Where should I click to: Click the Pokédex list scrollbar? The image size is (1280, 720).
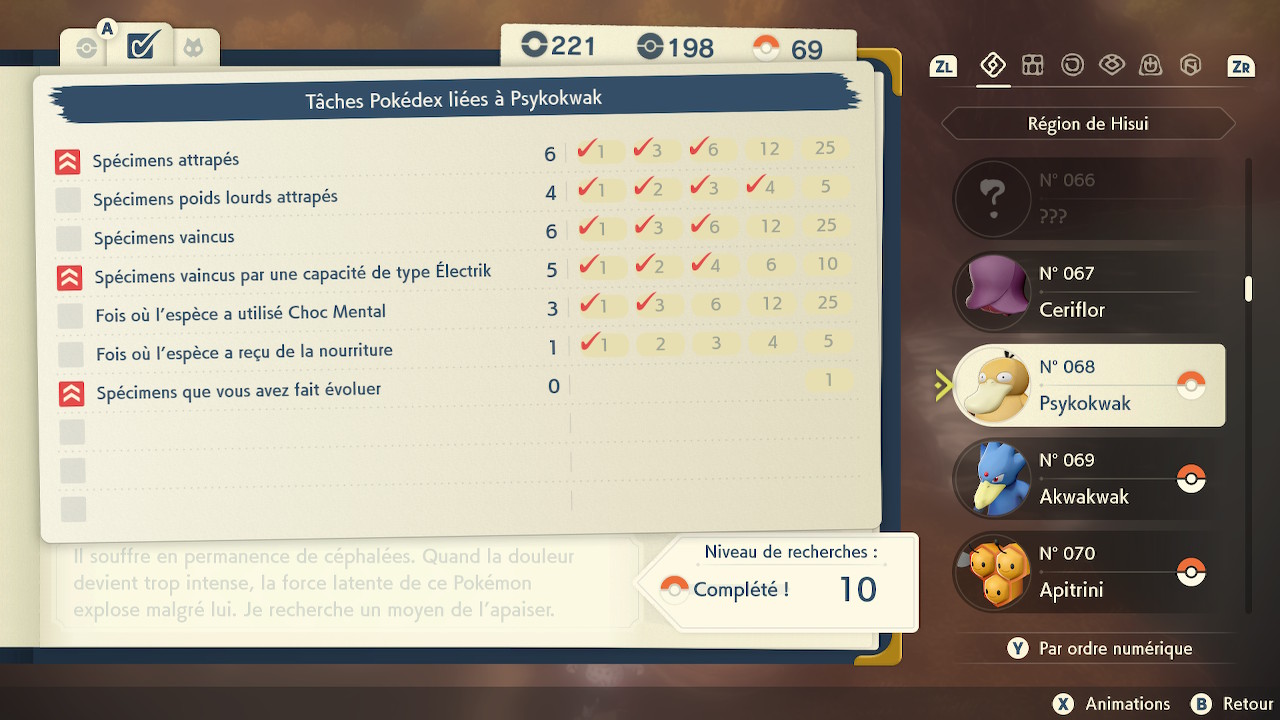(x=1248, y=290)
